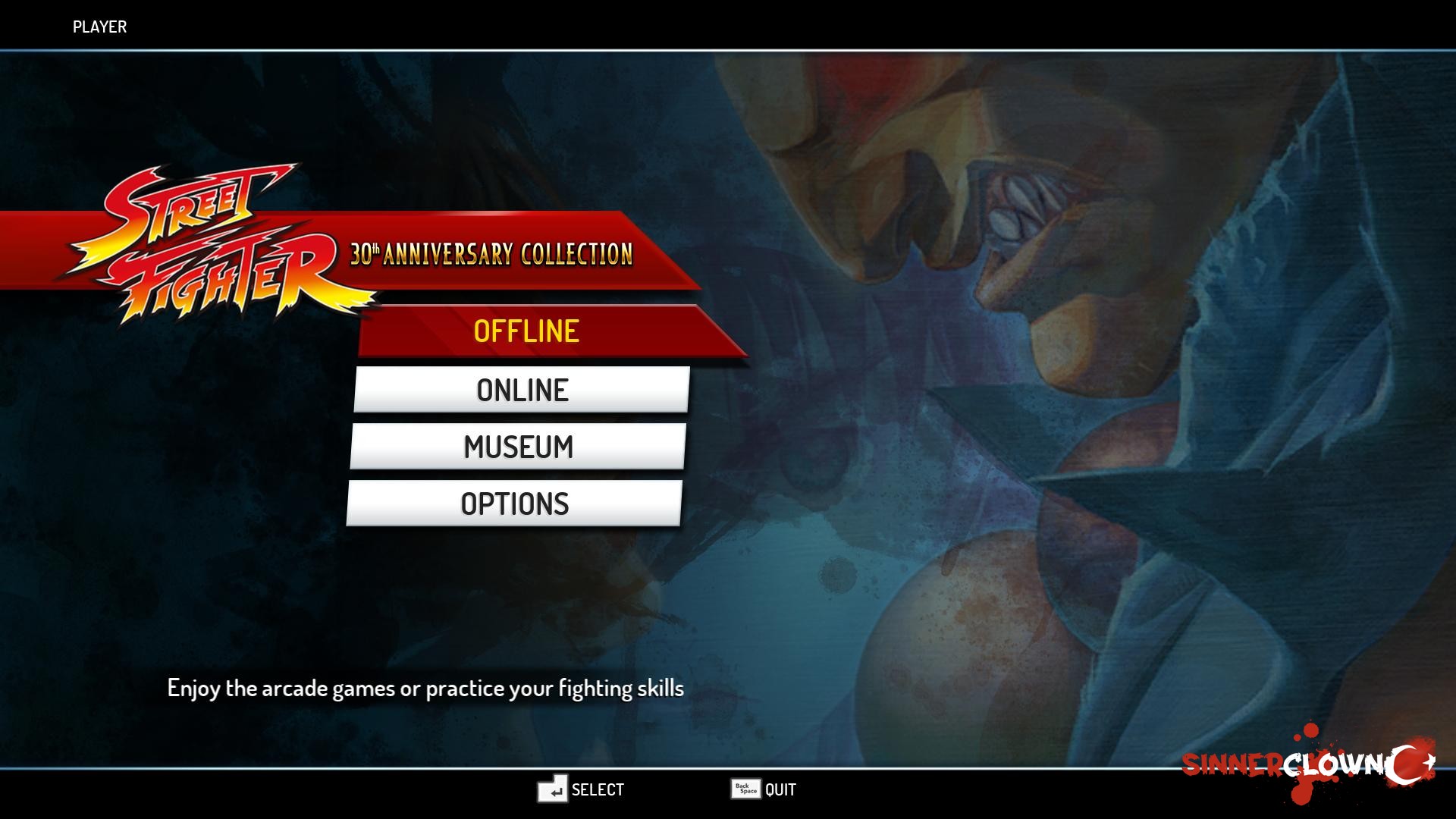This screenshot has width=1456, height=819.
Task: Select the highlighted OFFLINE menu entry
Action: pyautogui.click(x=527, y=330)
